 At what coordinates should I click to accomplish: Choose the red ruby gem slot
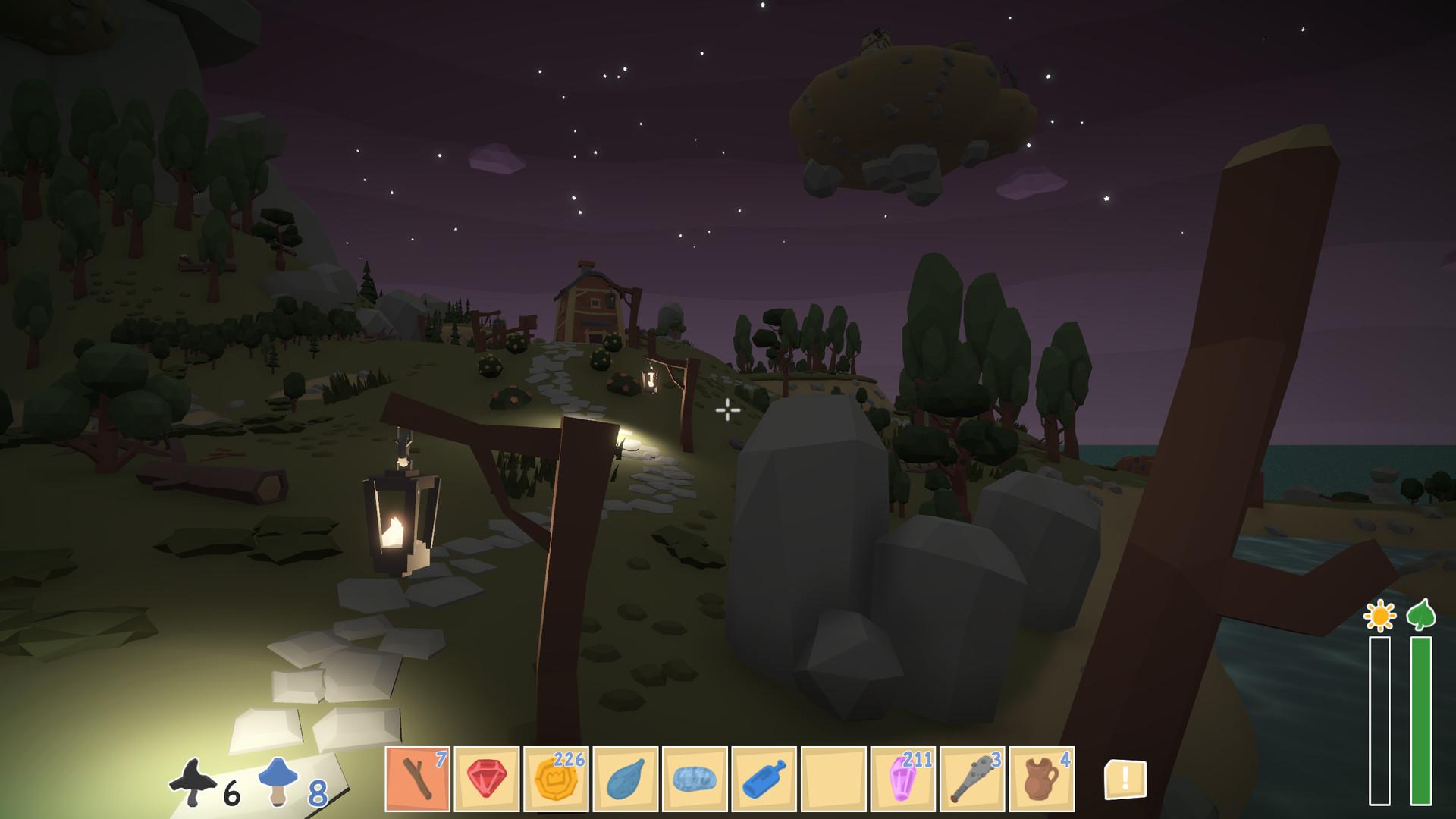coord(487,779)
